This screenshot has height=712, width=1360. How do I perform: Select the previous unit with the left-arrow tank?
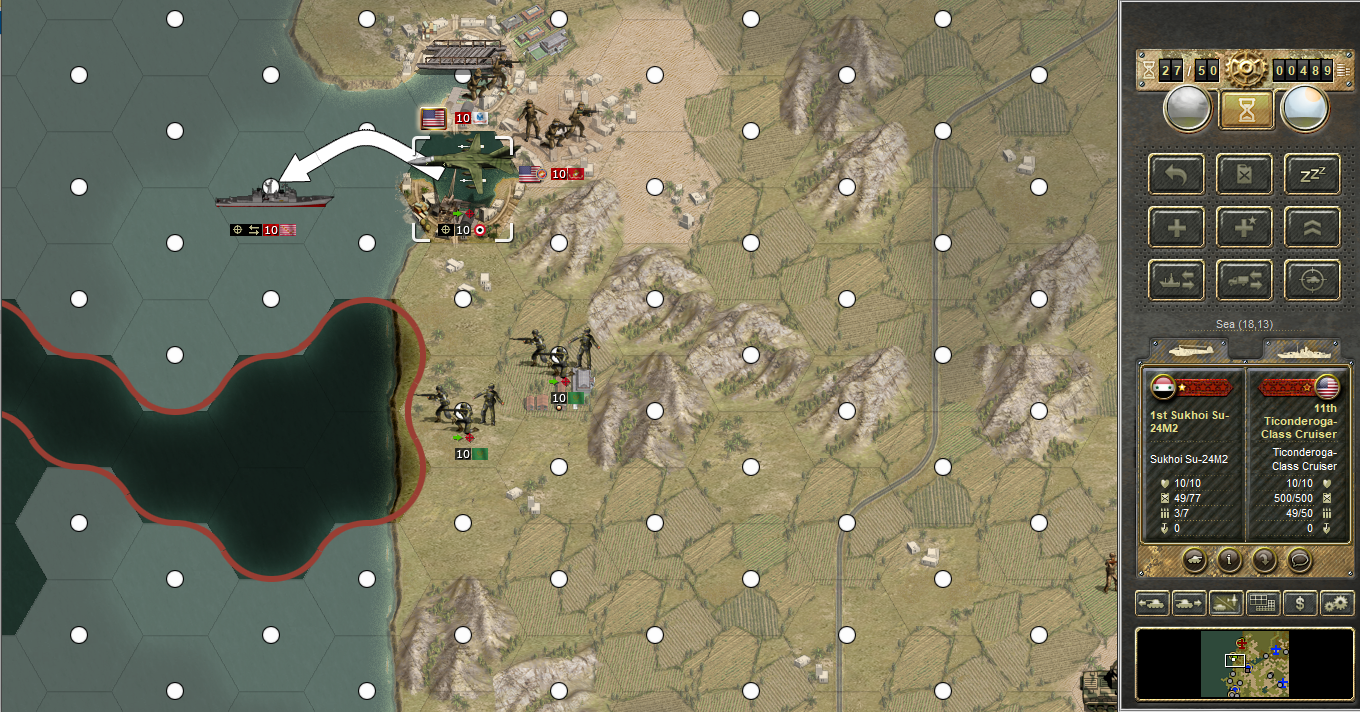[1154, 603]
